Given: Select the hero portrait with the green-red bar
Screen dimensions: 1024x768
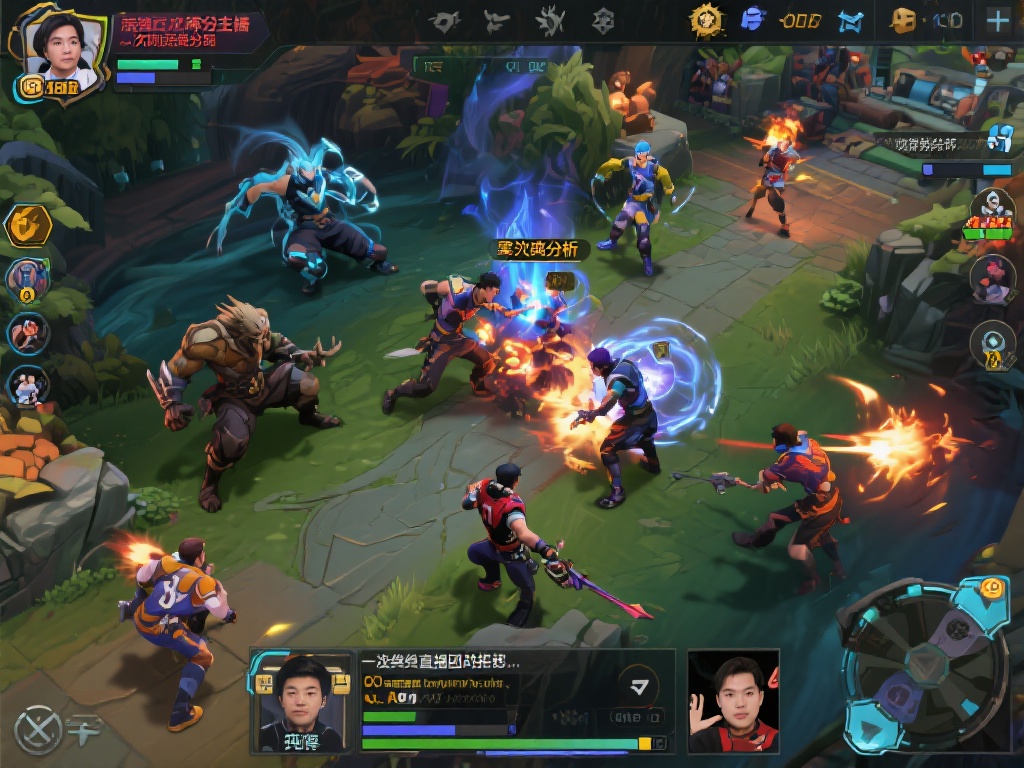Looking at the screenshot, I should coord(991,211).
